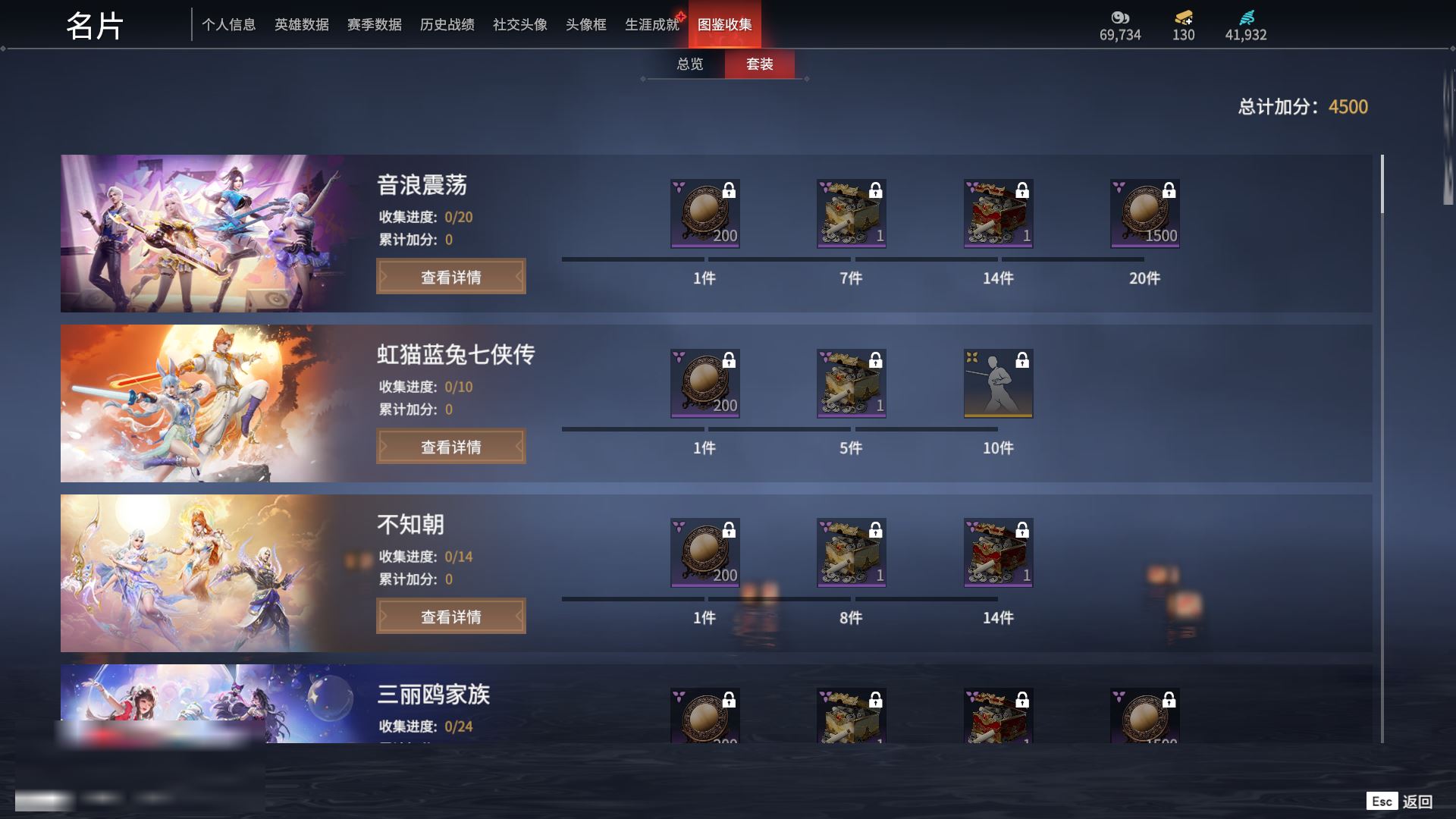Click the 音浪震荡 set banner image
Screen dimensions: 1456x819
pos(205,234)
